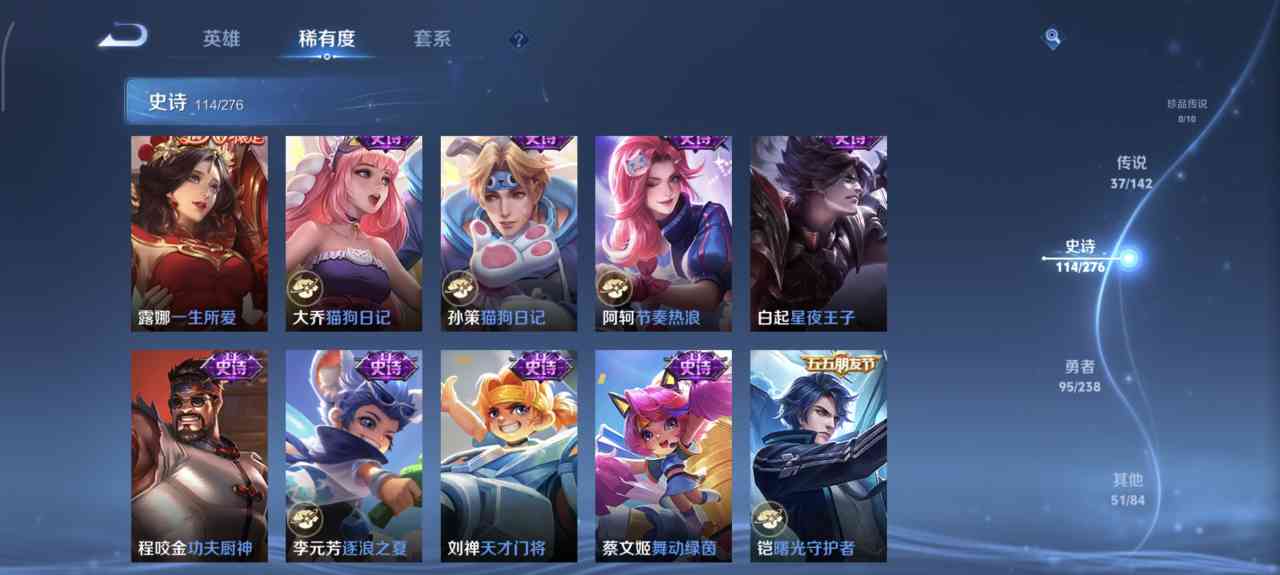View 白起 星夜王子 skin card
1280x575 pixels.
[x=818, y=233]
